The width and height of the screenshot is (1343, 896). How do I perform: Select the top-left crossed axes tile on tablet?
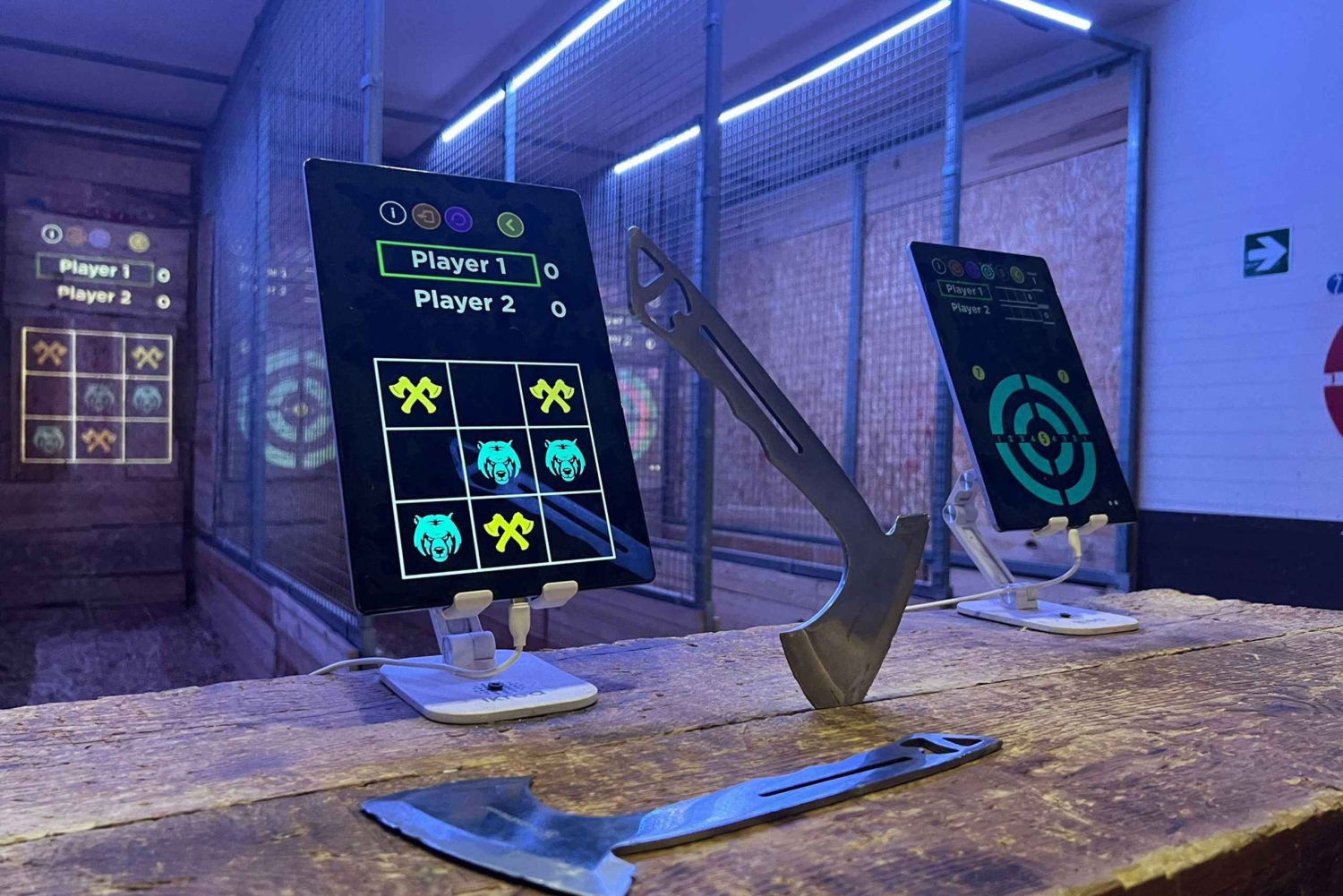tap(415, 395)
